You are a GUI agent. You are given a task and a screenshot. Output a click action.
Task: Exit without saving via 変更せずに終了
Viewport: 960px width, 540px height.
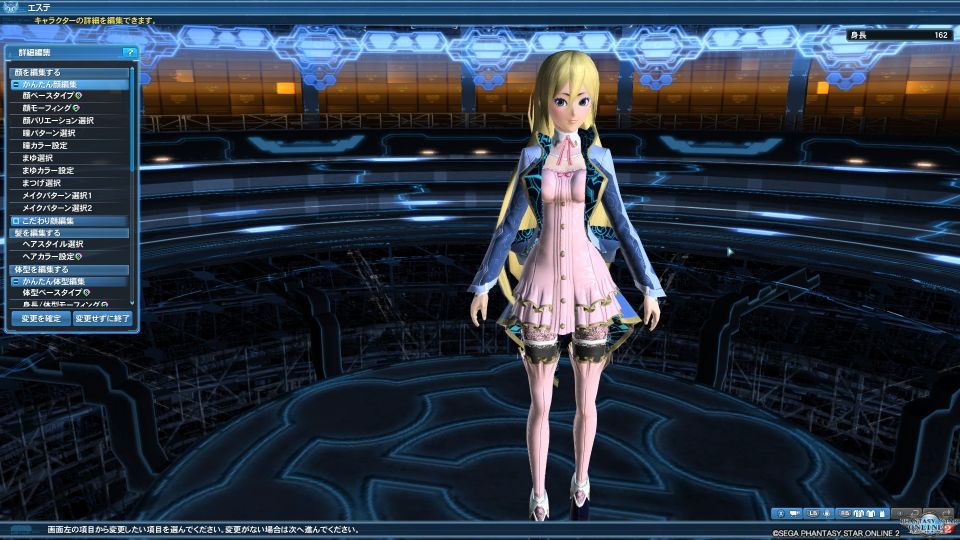102,318
